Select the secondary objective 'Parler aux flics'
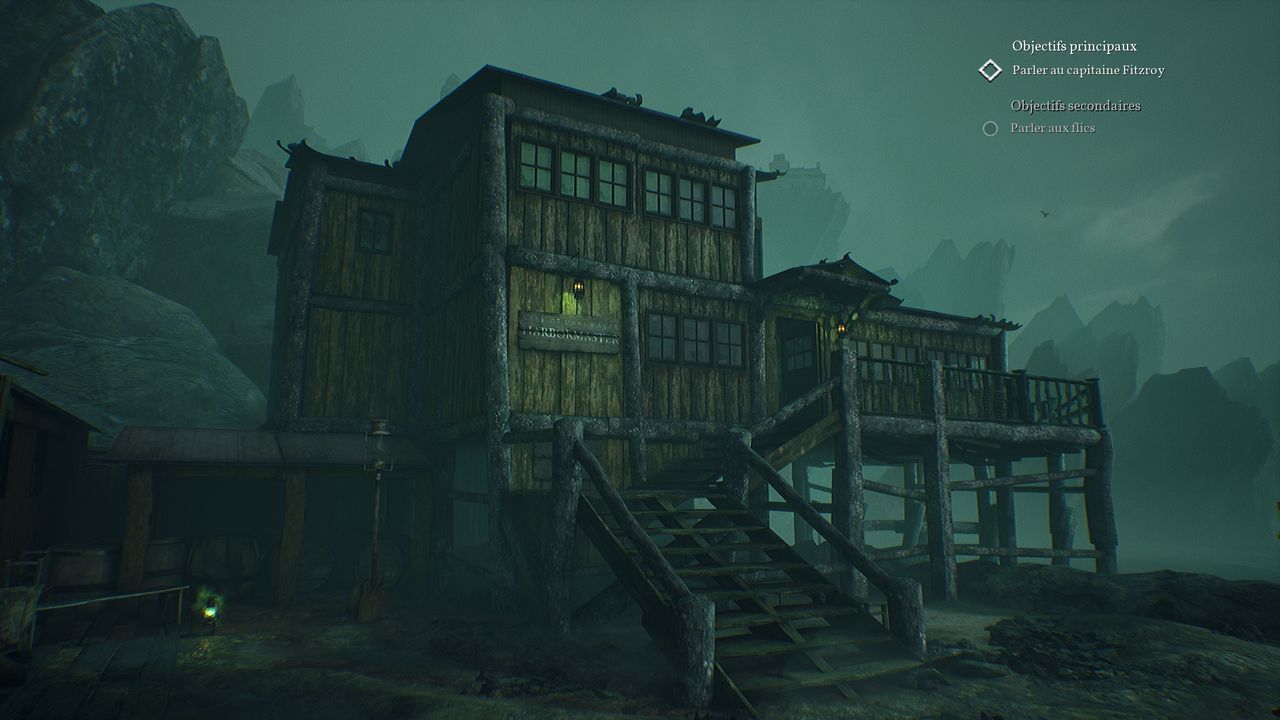The image size is (1280, 720). pyautogui.click(x=1052, y=128)
